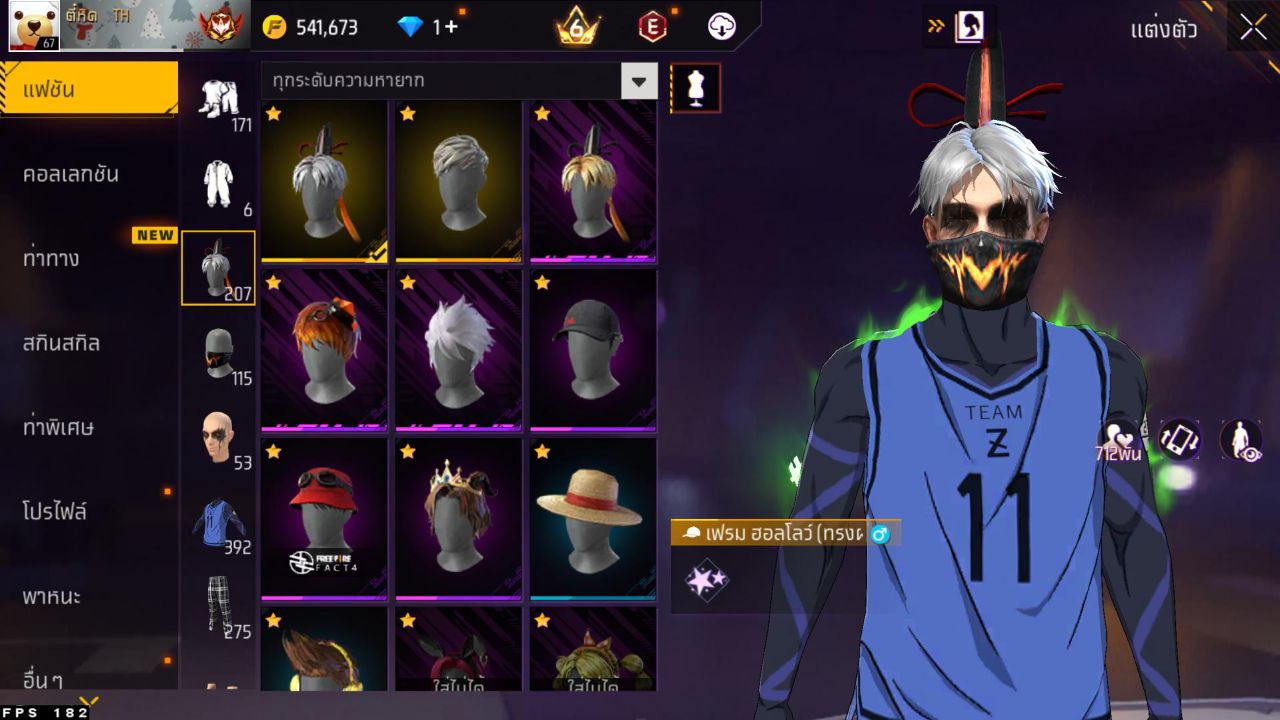Select the spiky white hair item
The height and width of the screenshot is (720, 1280).
458,348
